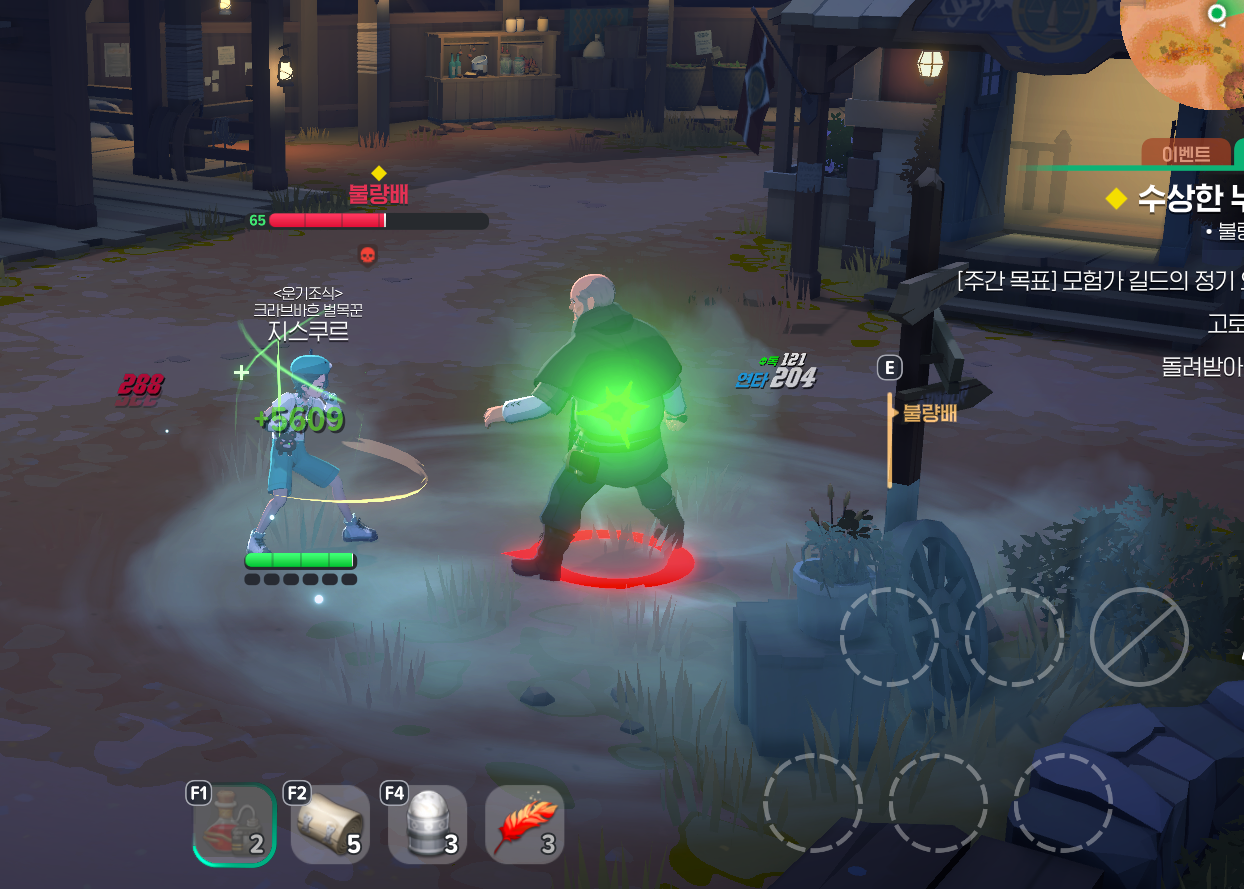The height and width of the screenshot is (889, 1244).
Task: Activate the red feather item slot
Action: (524, 825)
